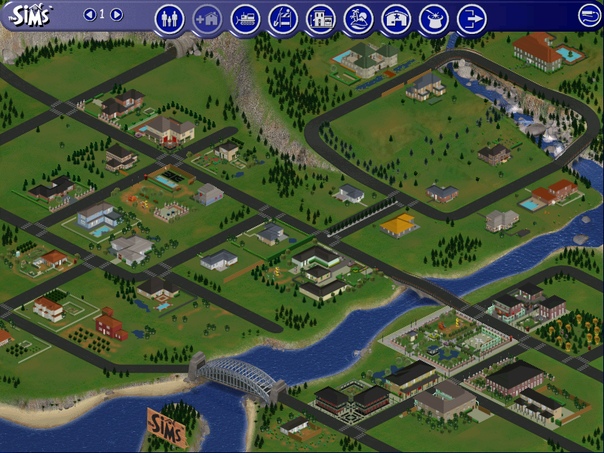
Task: Visit the palm tree island icon
Action: point(358,18)
